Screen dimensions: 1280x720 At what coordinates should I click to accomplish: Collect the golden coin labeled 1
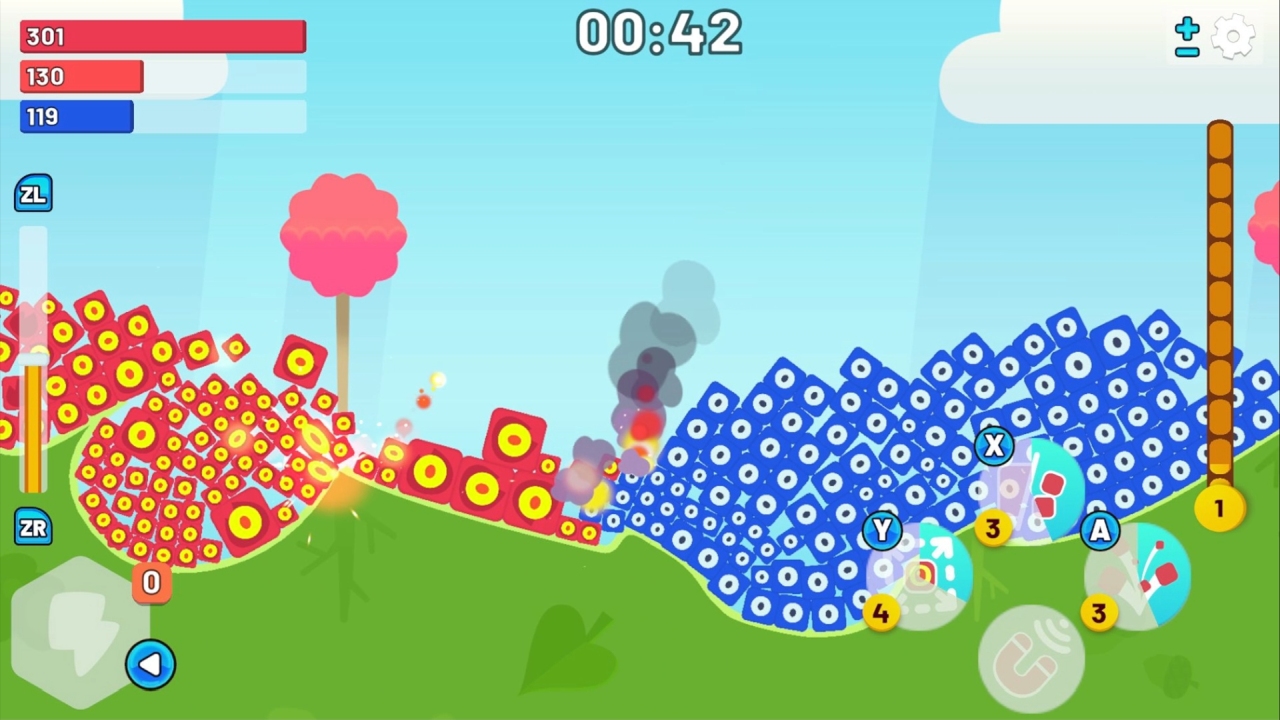coord(1219,509)
